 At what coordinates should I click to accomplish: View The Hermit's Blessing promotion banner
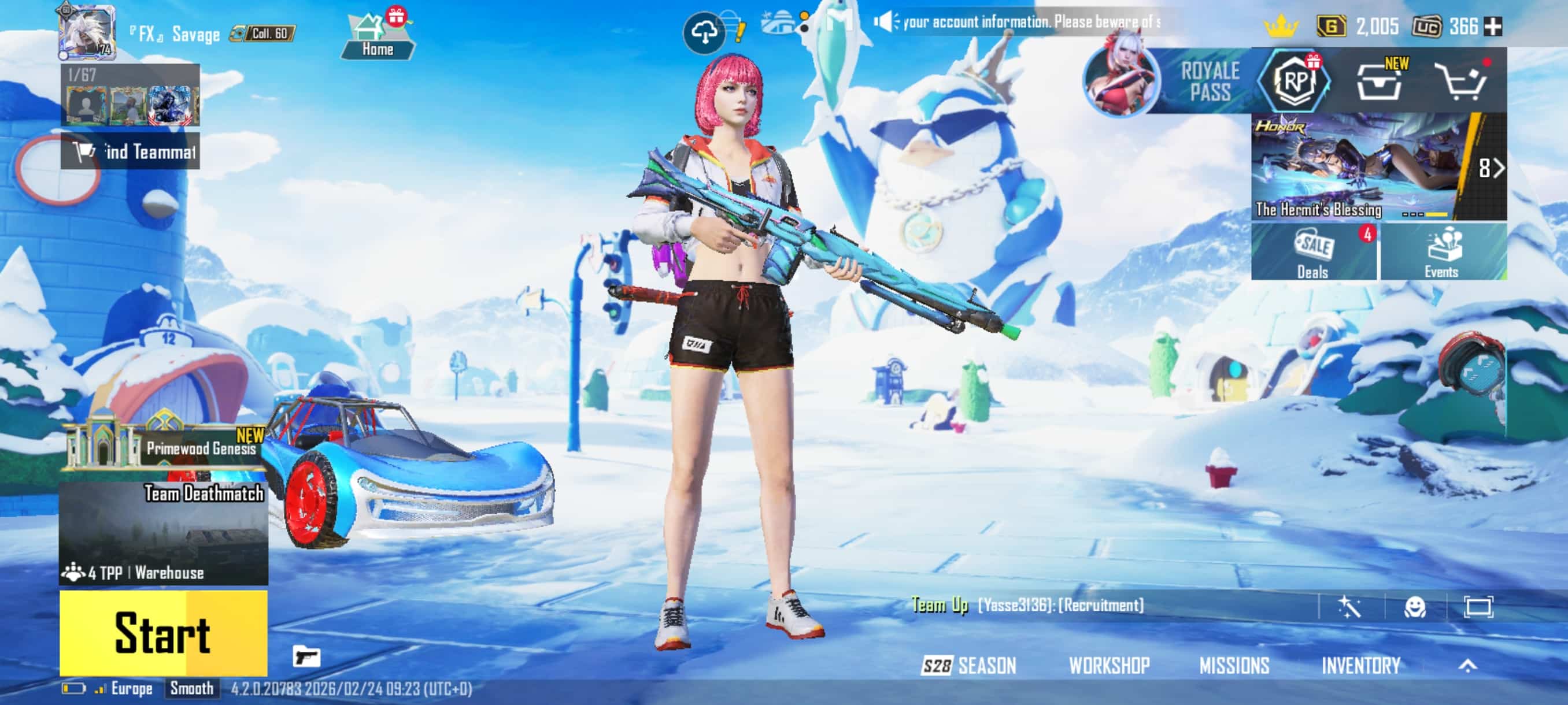(x=1378, y=166)
